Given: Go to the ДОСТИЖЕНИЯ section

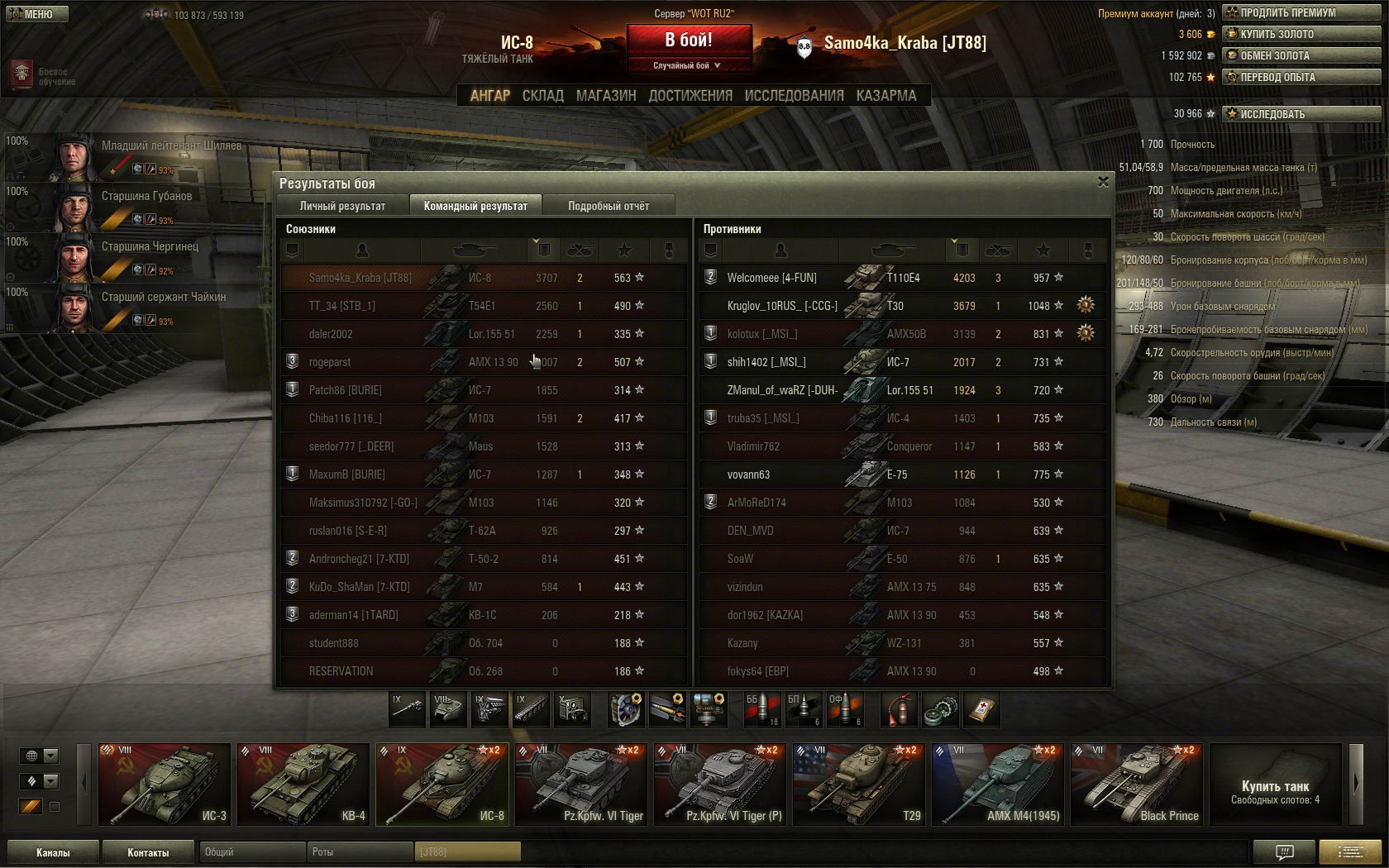Looking at the screenshot, I should pos(690,96).
